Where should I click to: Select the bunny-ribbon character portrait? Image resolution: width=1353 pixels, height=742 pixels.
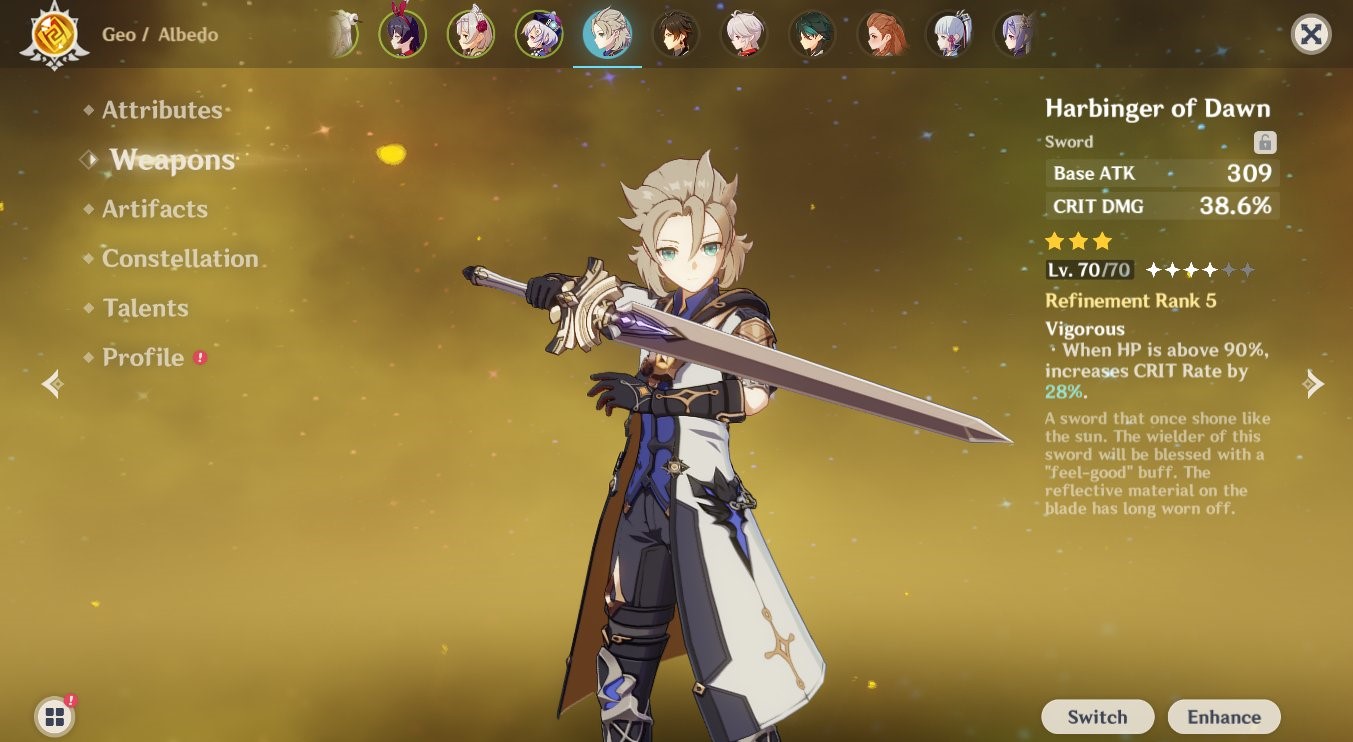(402, 35)
